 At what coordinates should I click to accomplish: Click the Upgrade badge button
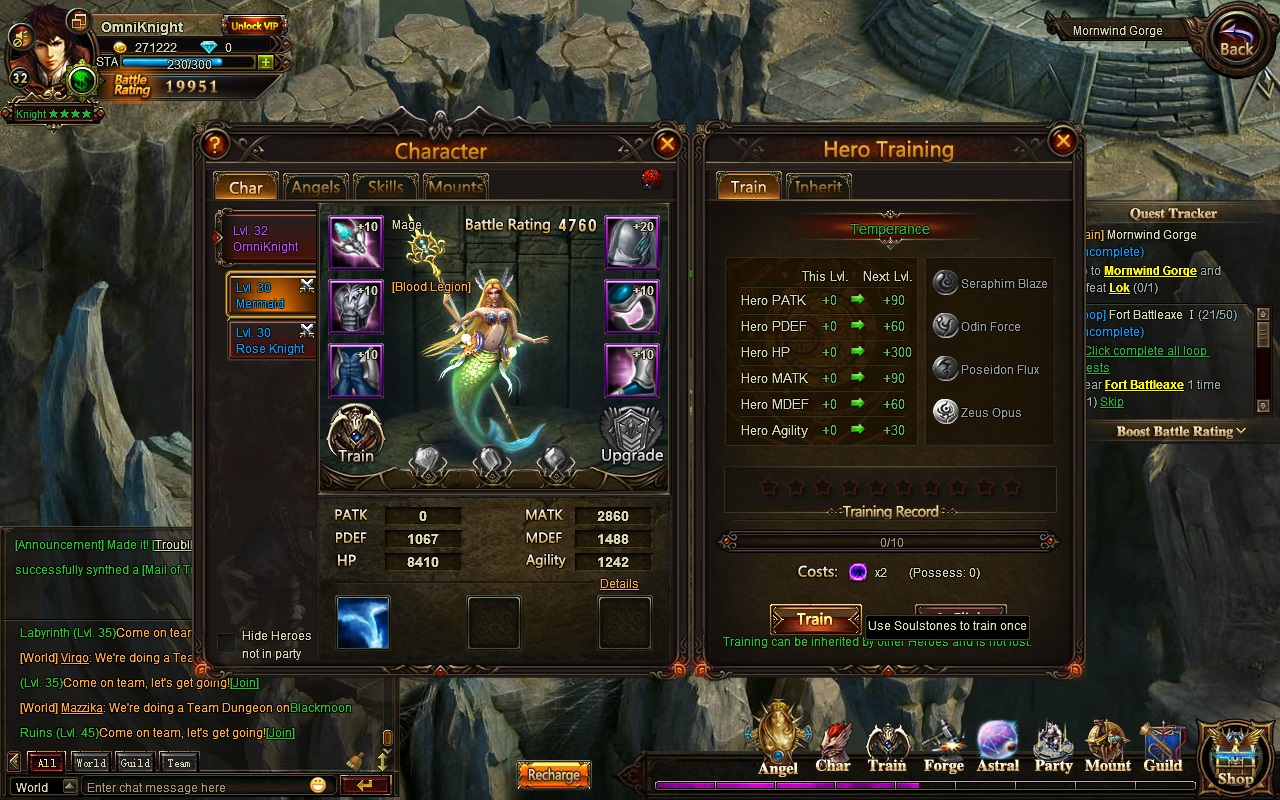(631, 434)
